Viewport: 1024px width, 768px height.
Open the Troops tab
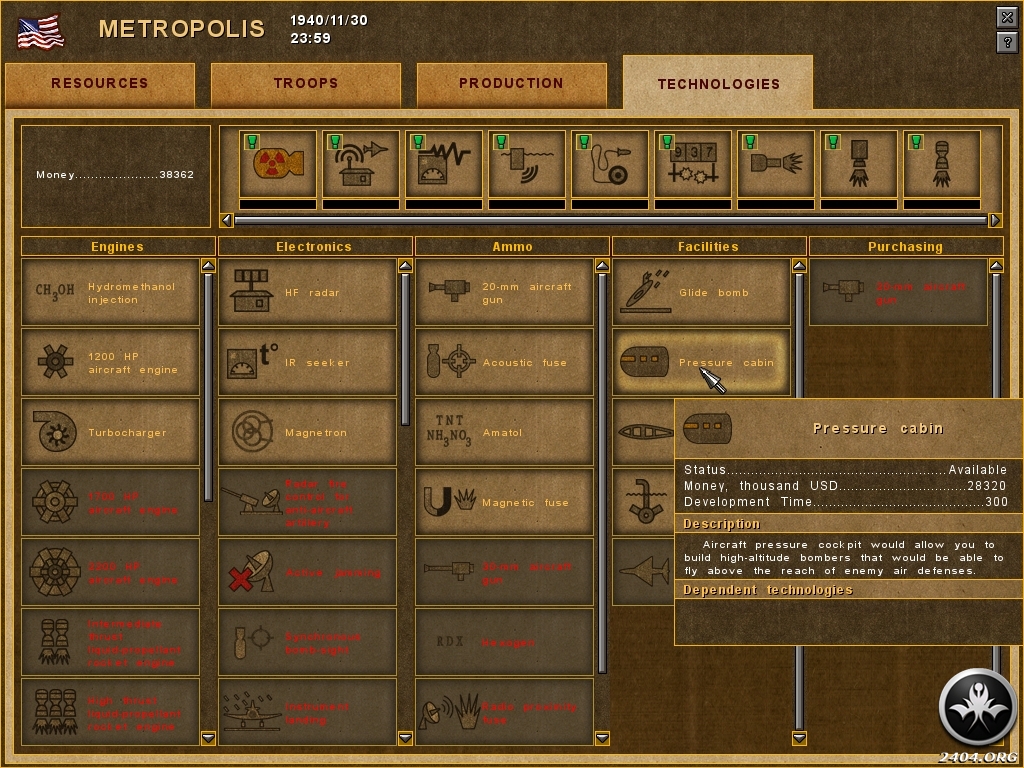pyautogui.click(x=306, y=84)
